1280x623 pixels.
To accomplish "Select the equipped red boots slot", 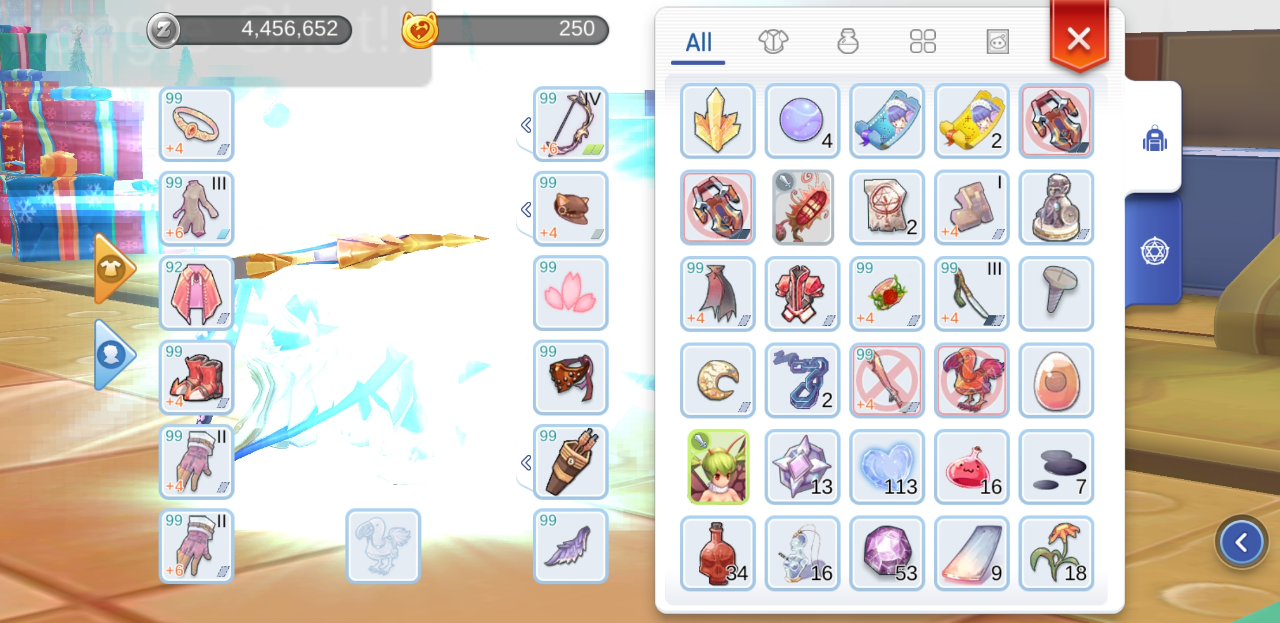I will tap(196, 377).
